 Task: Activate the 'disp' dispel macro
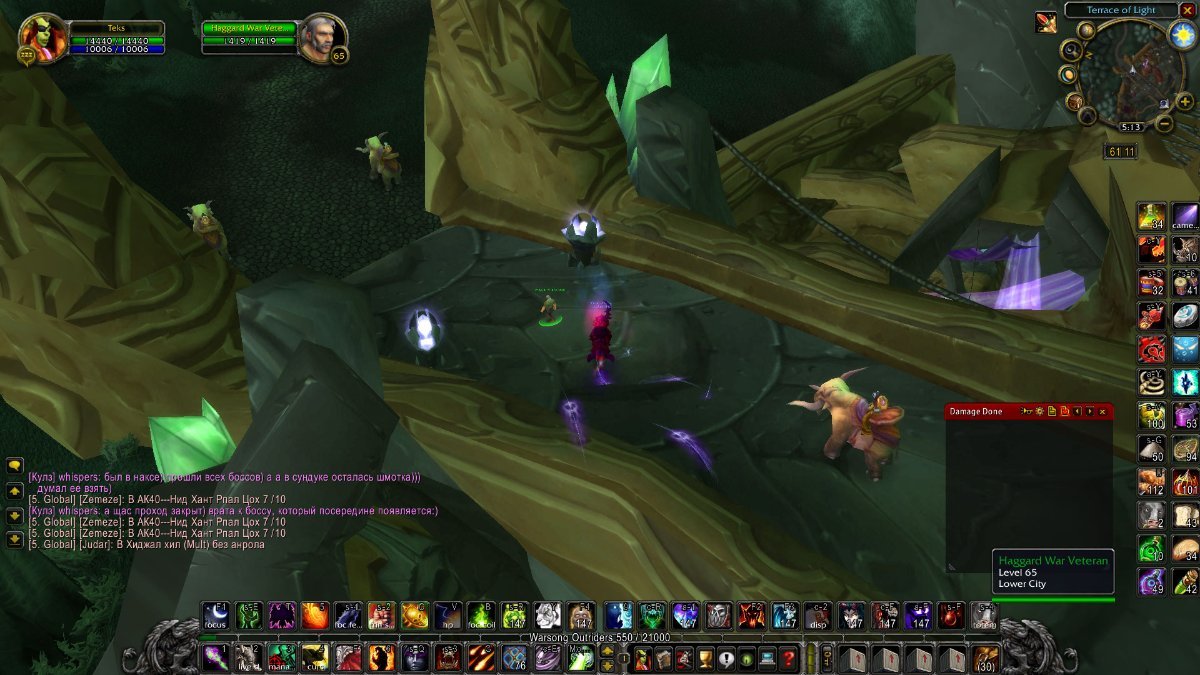(x=819, y=616)
